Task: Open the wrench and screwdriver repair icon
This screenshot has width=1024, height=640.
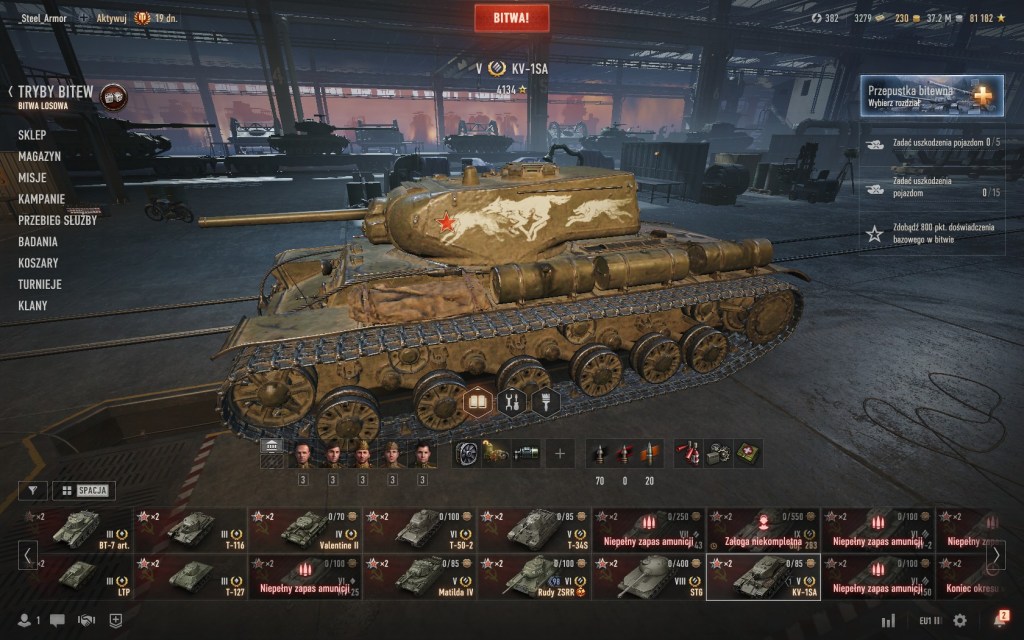Action: click(x=512, y=402)
